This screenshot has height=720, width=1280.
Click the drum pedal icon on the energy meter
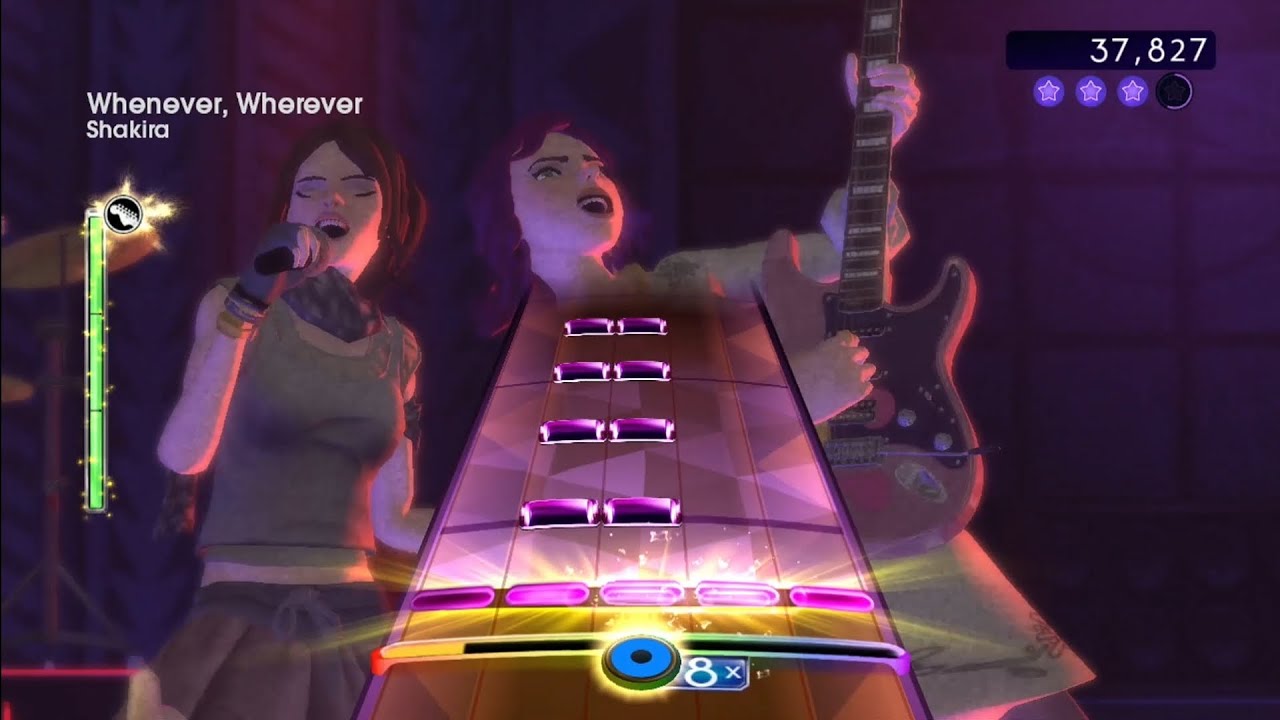click(122, 213)
